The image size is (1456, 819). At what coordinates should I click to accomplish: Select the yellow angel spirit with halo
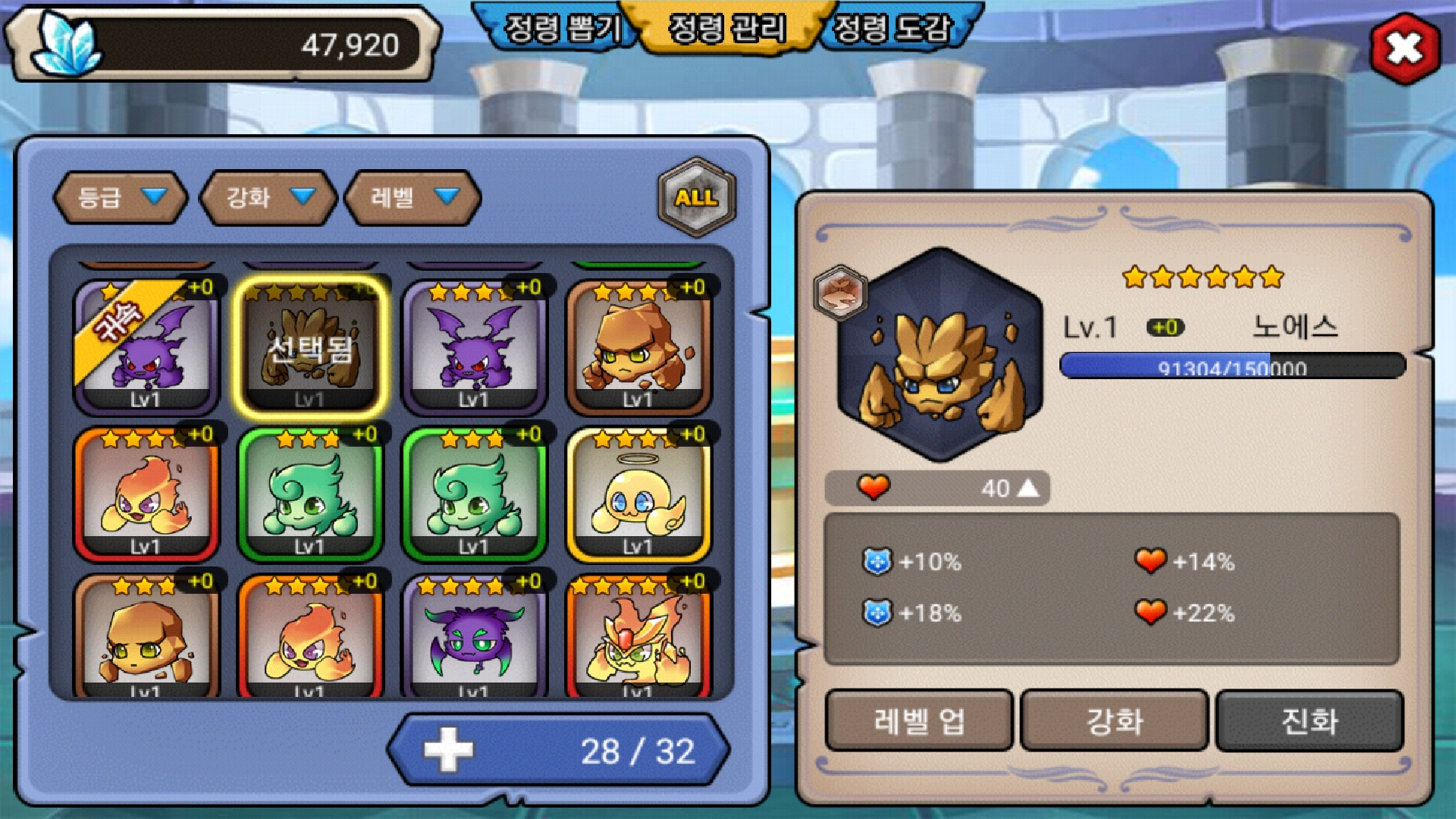point(639,494)
